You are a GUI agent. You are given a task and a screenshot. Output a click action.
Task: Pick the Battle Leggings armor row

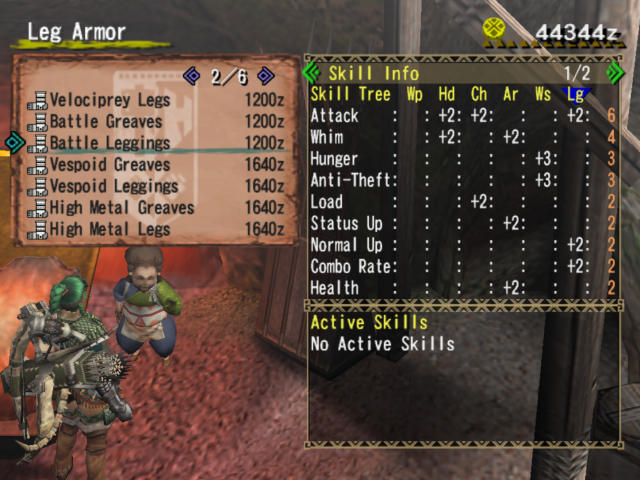tap(109, 143)
